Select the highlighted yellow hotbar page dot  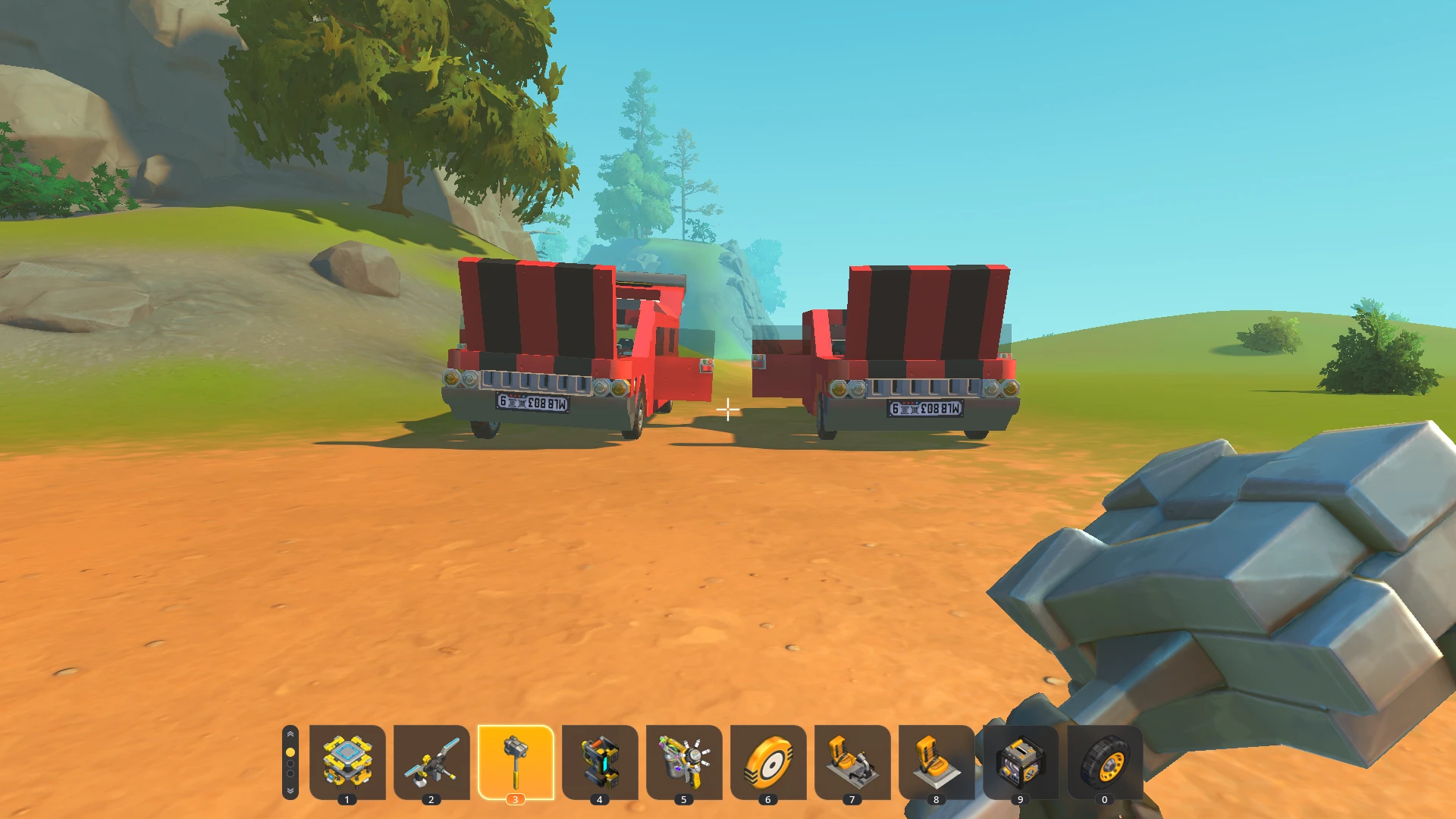[x=290, y=751]
